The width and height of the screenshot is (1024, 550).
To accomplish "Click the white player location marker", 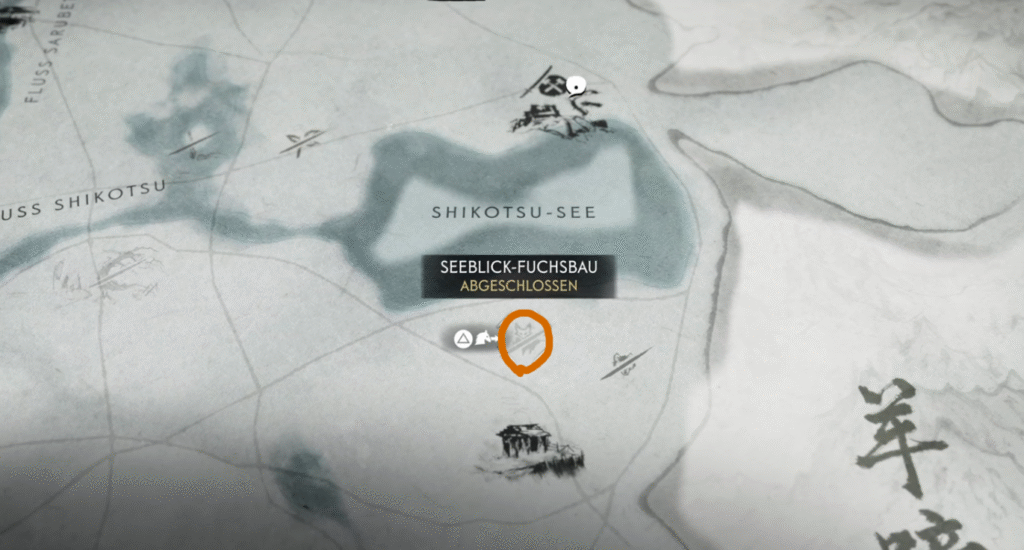I will [x=575, y=86].
